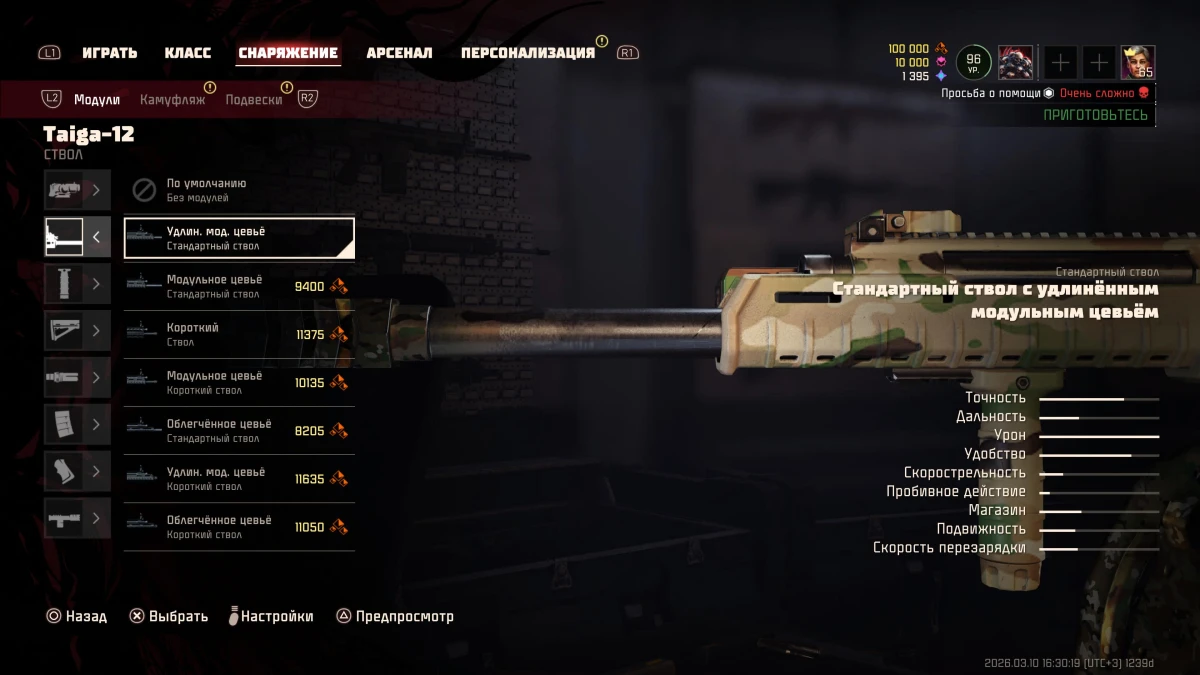Select the Короткий ствол for 11375
The height and width of the screenshot is (675, 1200).
coord(239,334)
